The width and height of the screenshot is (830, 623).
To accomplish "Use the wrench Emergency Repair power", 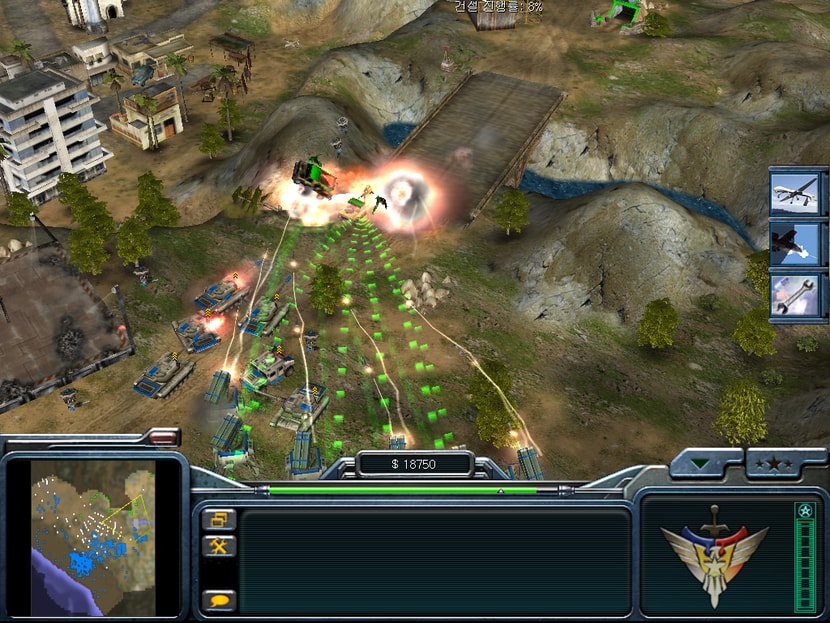I will (x=796, y=295).
